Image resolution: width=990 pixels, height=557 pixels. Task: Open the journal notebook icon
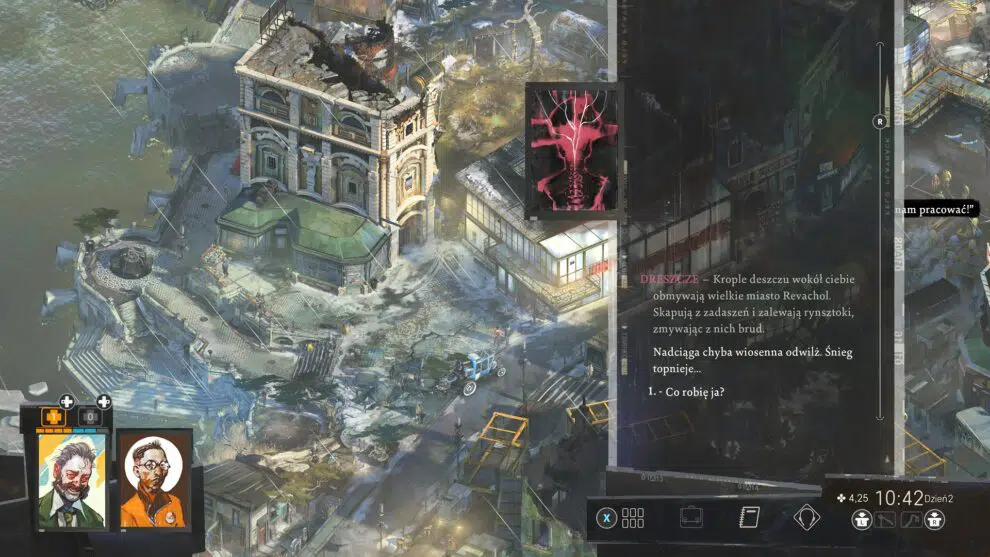(748, 518)
